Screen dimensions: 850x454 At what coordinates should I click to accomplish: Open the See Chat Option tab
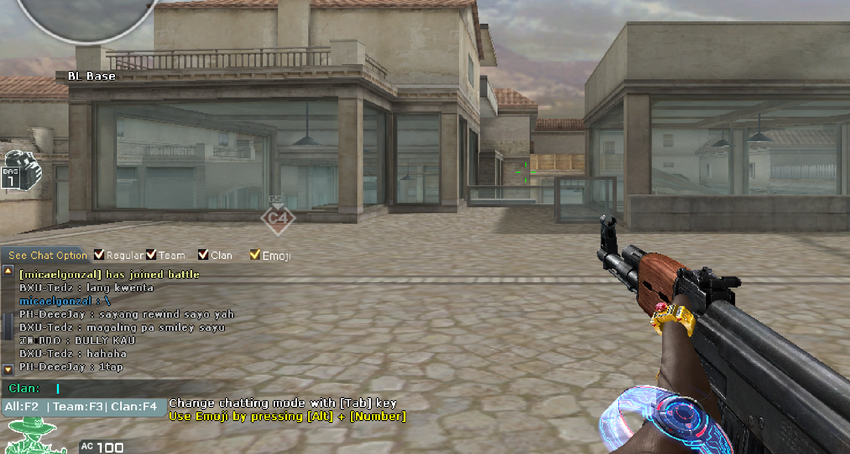44,256
